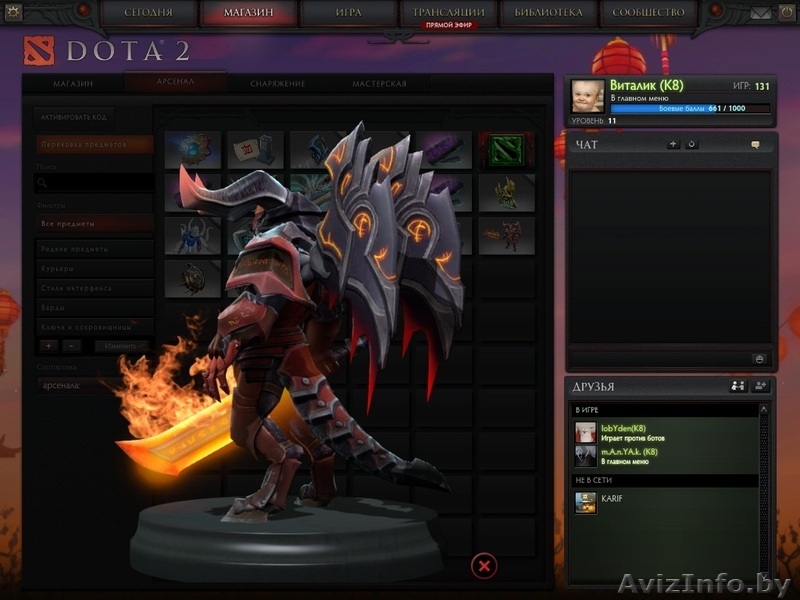The width and height of the screenshot is (800, 600).
Task: Open the Библиотека section
Action: click(x=548, y=13)
